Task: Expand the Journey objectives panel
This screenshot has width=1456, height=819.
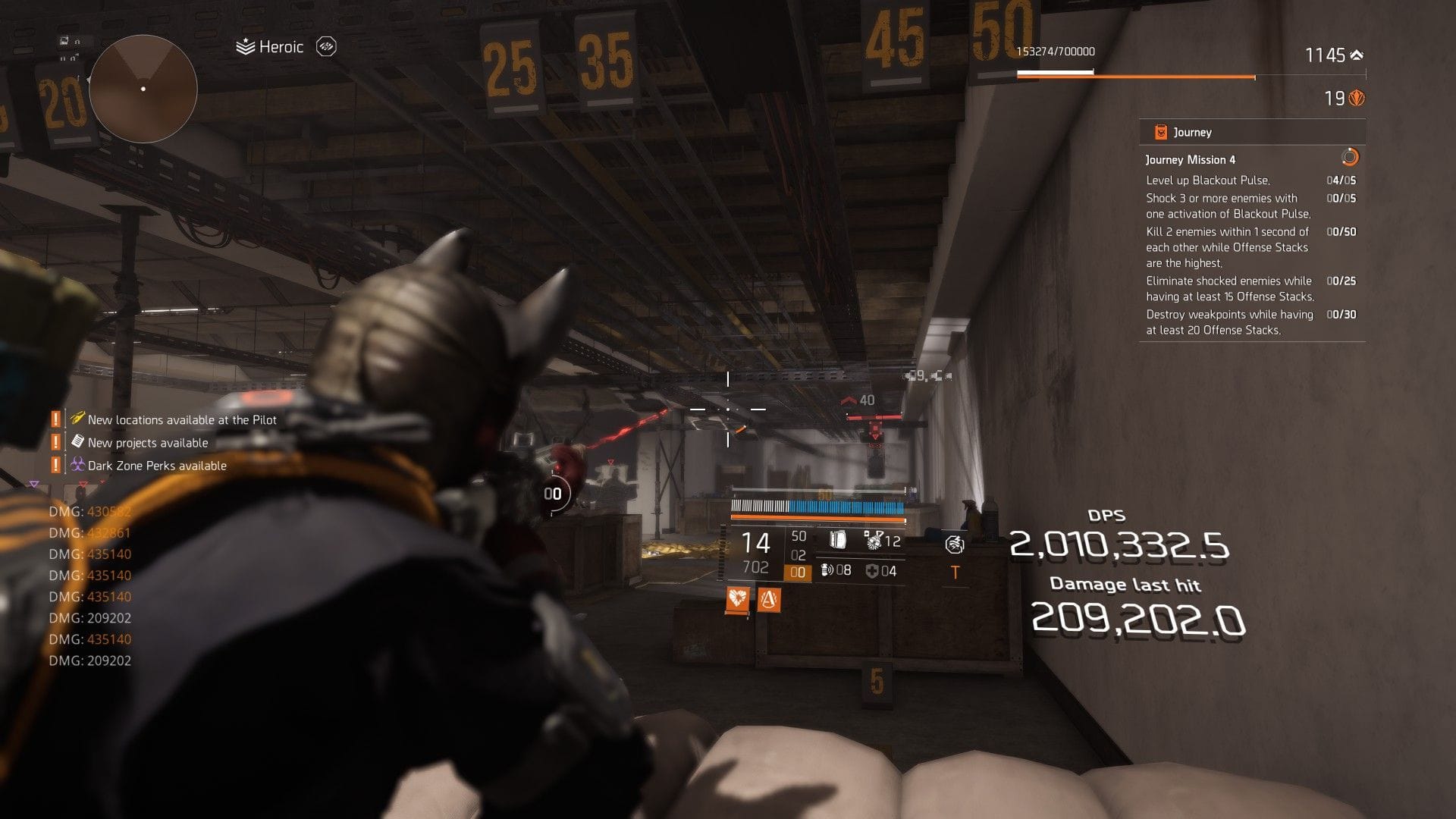Action: click(x=1251, y=250)
